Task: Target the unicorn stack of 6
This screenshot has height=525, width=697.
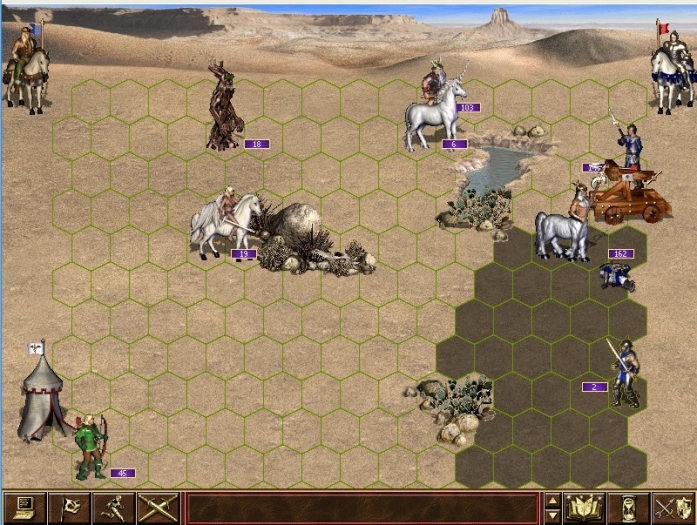Action: coord(435,112)
